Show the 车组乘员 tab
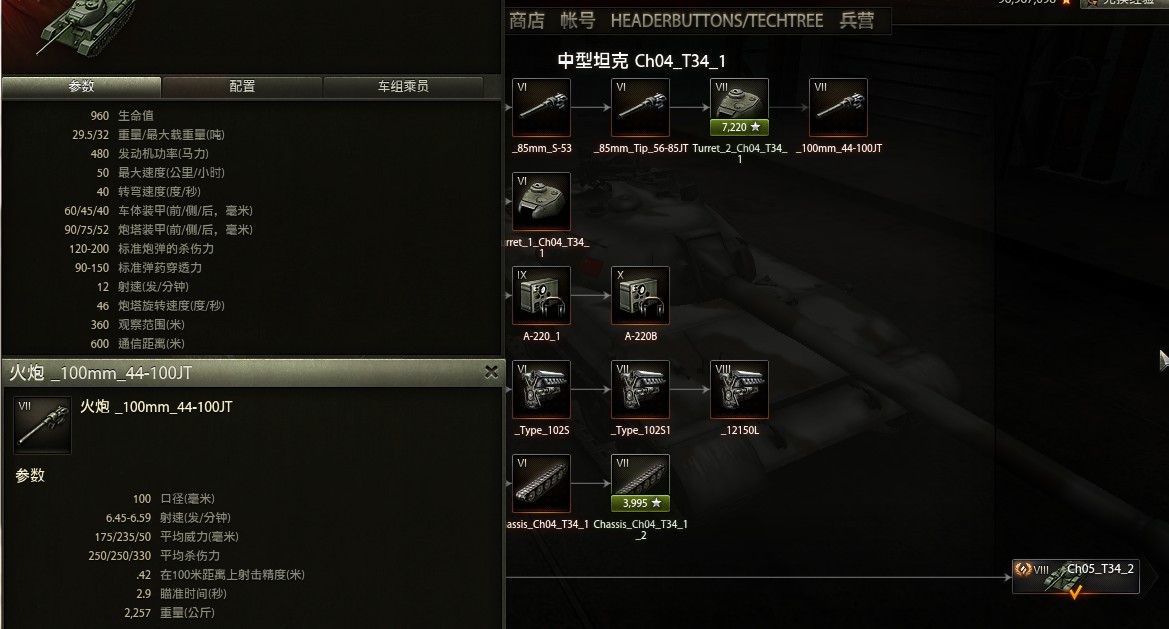This screenshot has height=629, width=1169. pyautogui.click(x=403, y=87)
